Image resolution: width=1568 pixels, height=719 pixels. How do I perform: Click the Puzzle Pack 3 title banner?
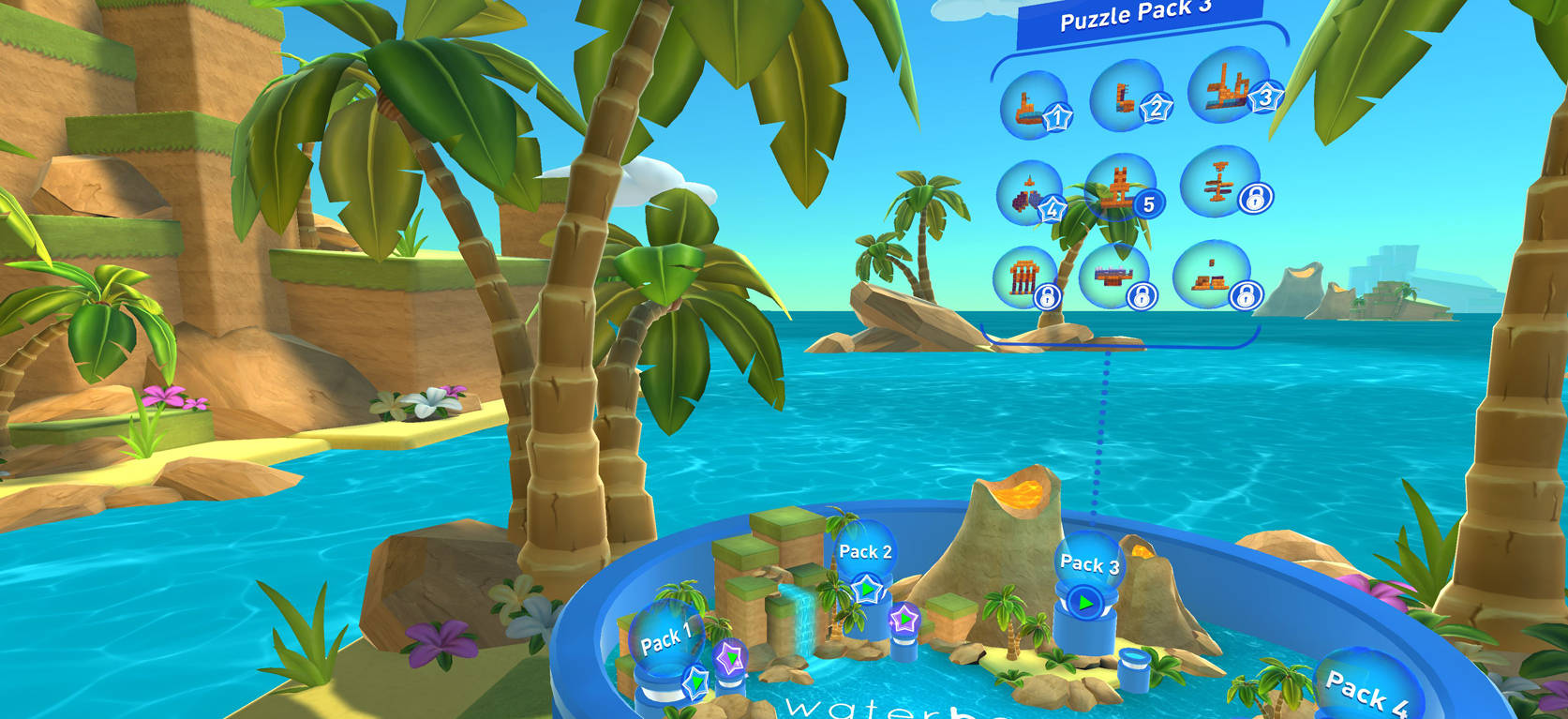(1137, 17)
